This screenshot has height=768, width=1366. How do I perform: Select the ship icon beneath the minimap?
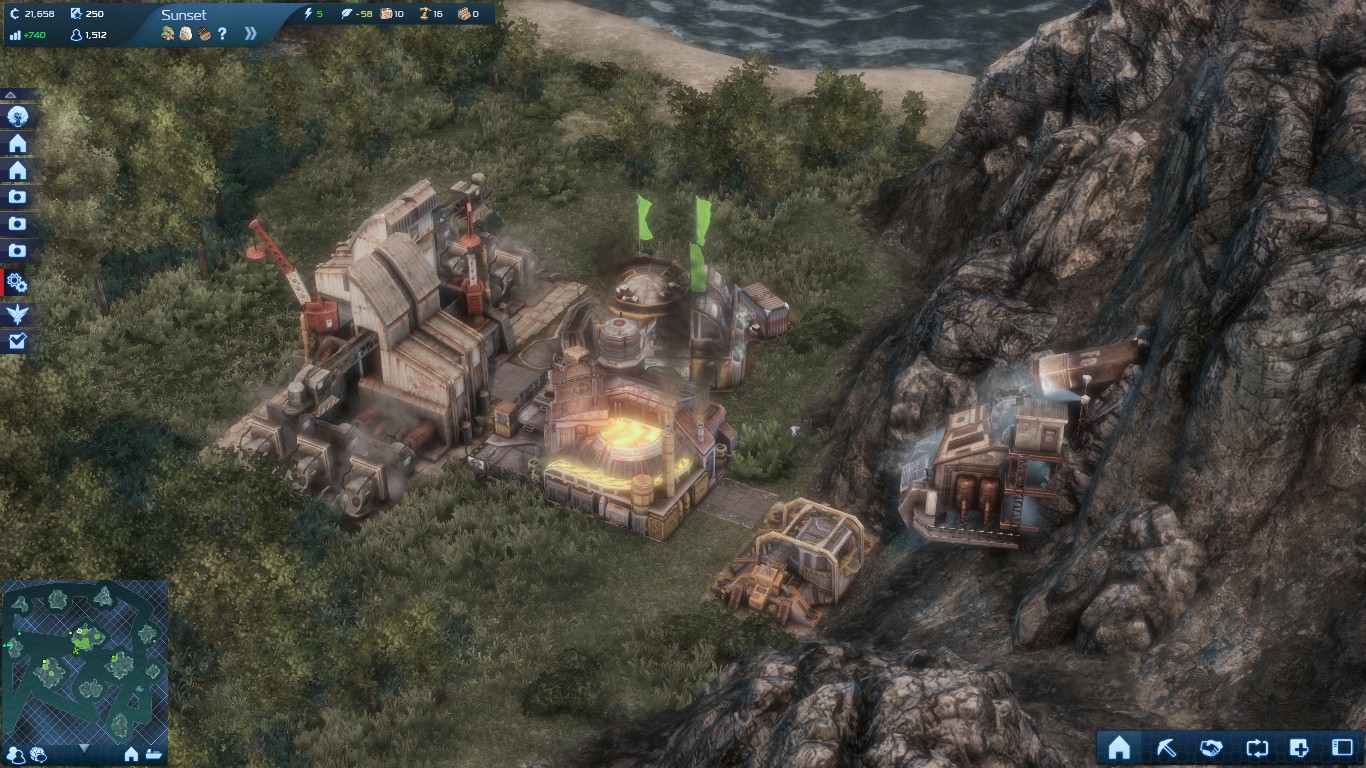click(154, 755)
